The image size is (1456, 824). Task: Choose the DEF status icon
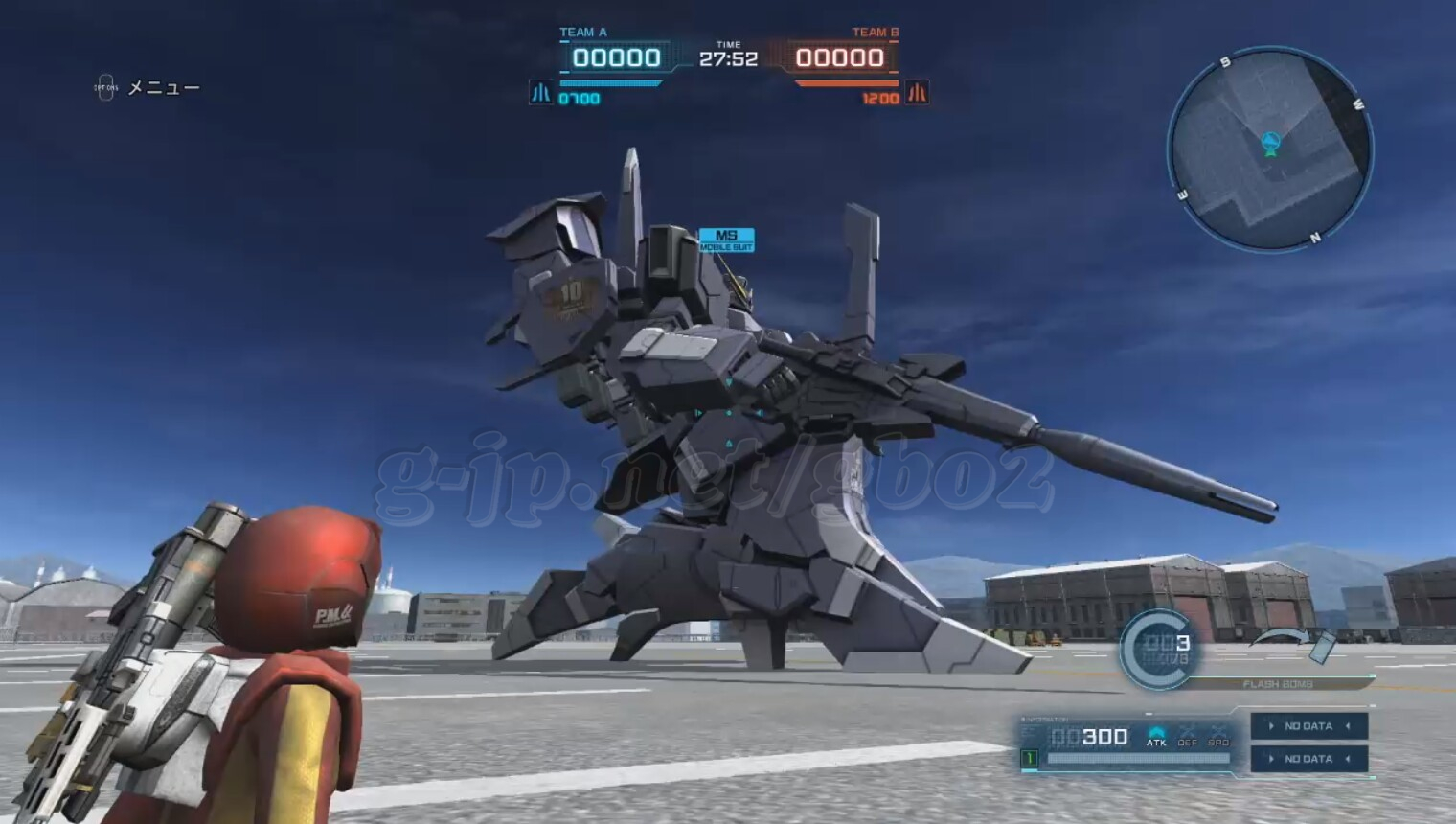pyautogui.click(x=1188, y=736)
